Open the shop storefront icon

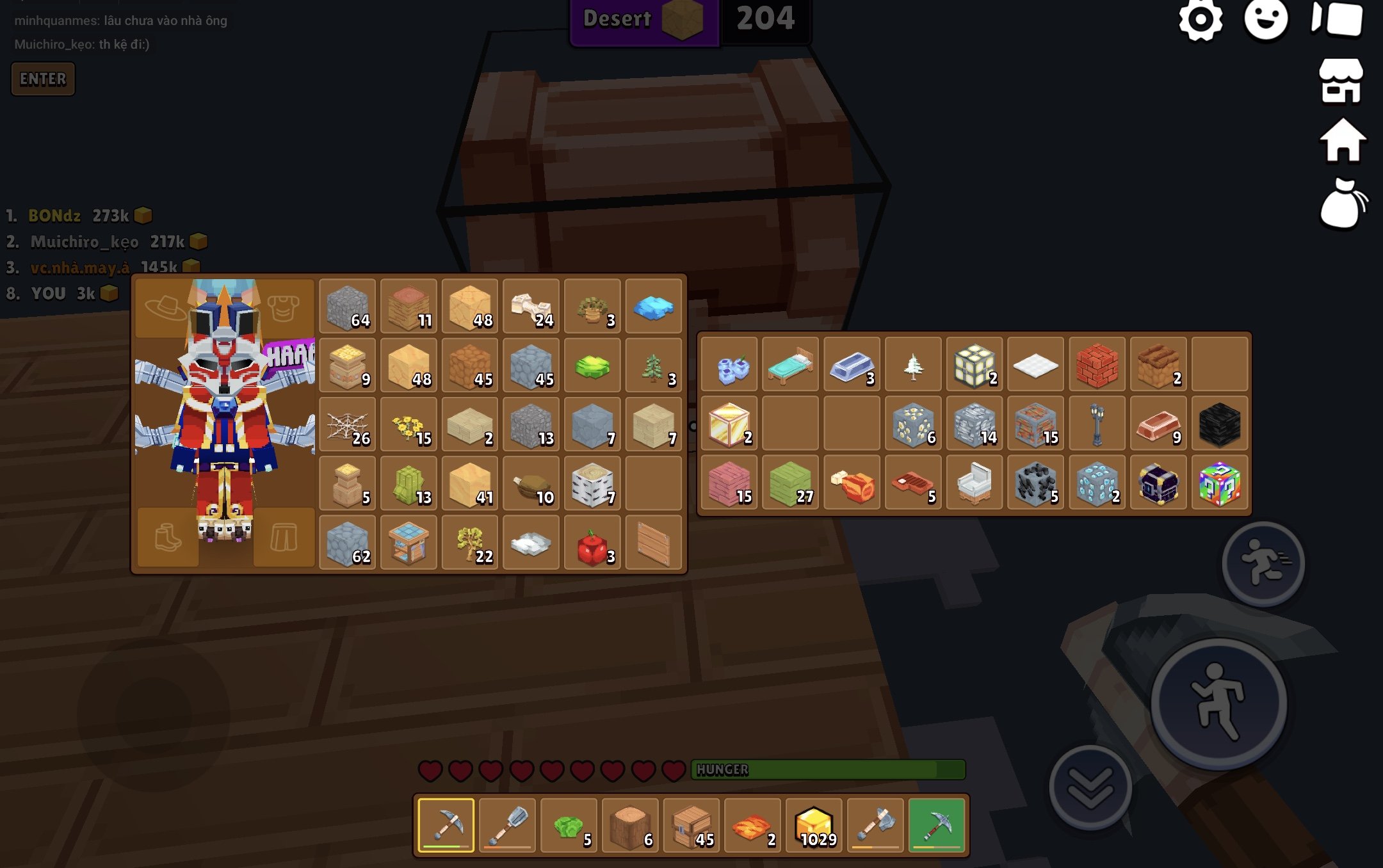point(1341,81)
